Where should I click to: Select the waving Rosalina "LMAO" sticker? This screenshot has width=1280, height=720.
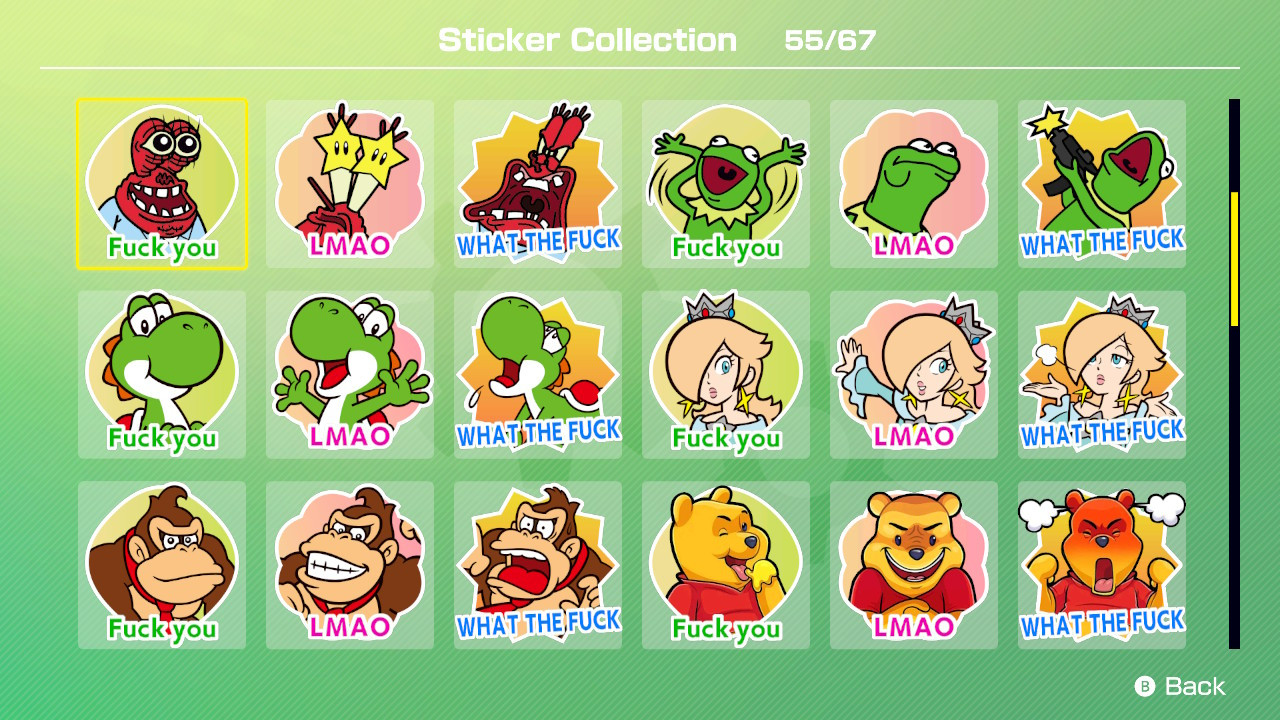pyautogui.click(x=913, y=374)
